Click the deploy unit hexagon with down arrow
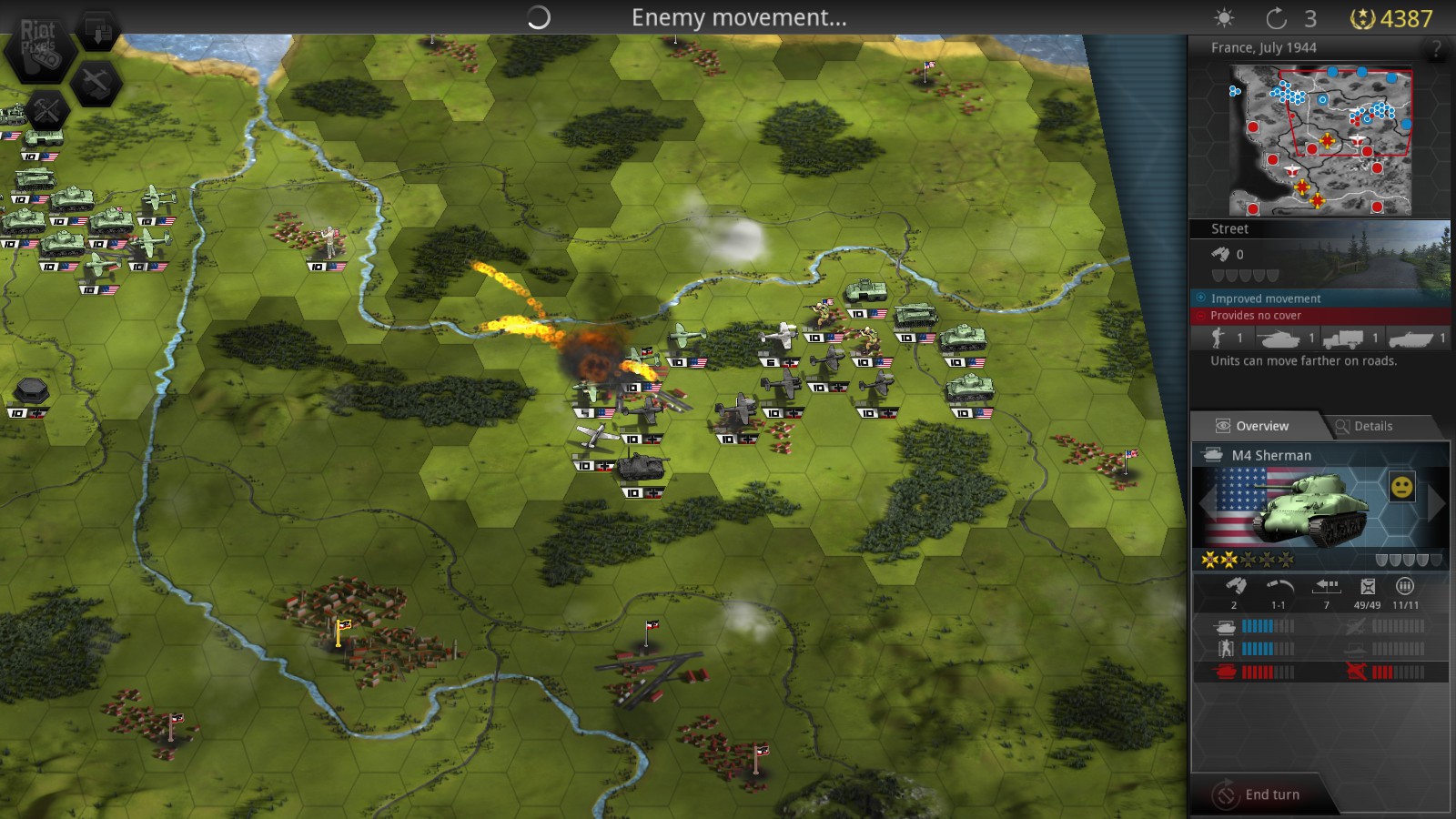This screenshot has height=819, width=1456. click(x=97, y=32)
